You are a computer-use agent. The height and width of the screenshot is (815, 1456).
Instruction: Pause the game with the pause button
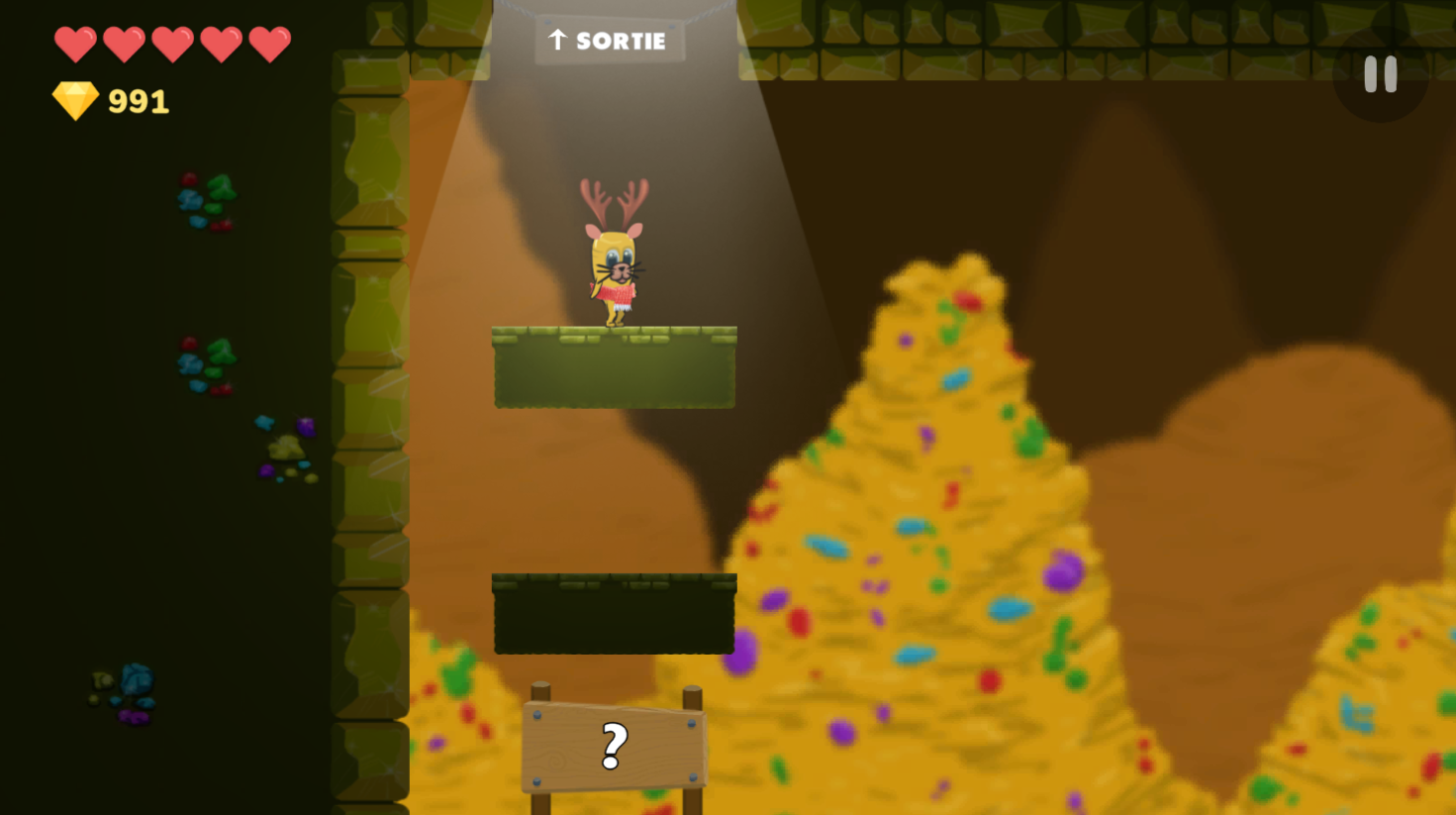coord(1380,74)
